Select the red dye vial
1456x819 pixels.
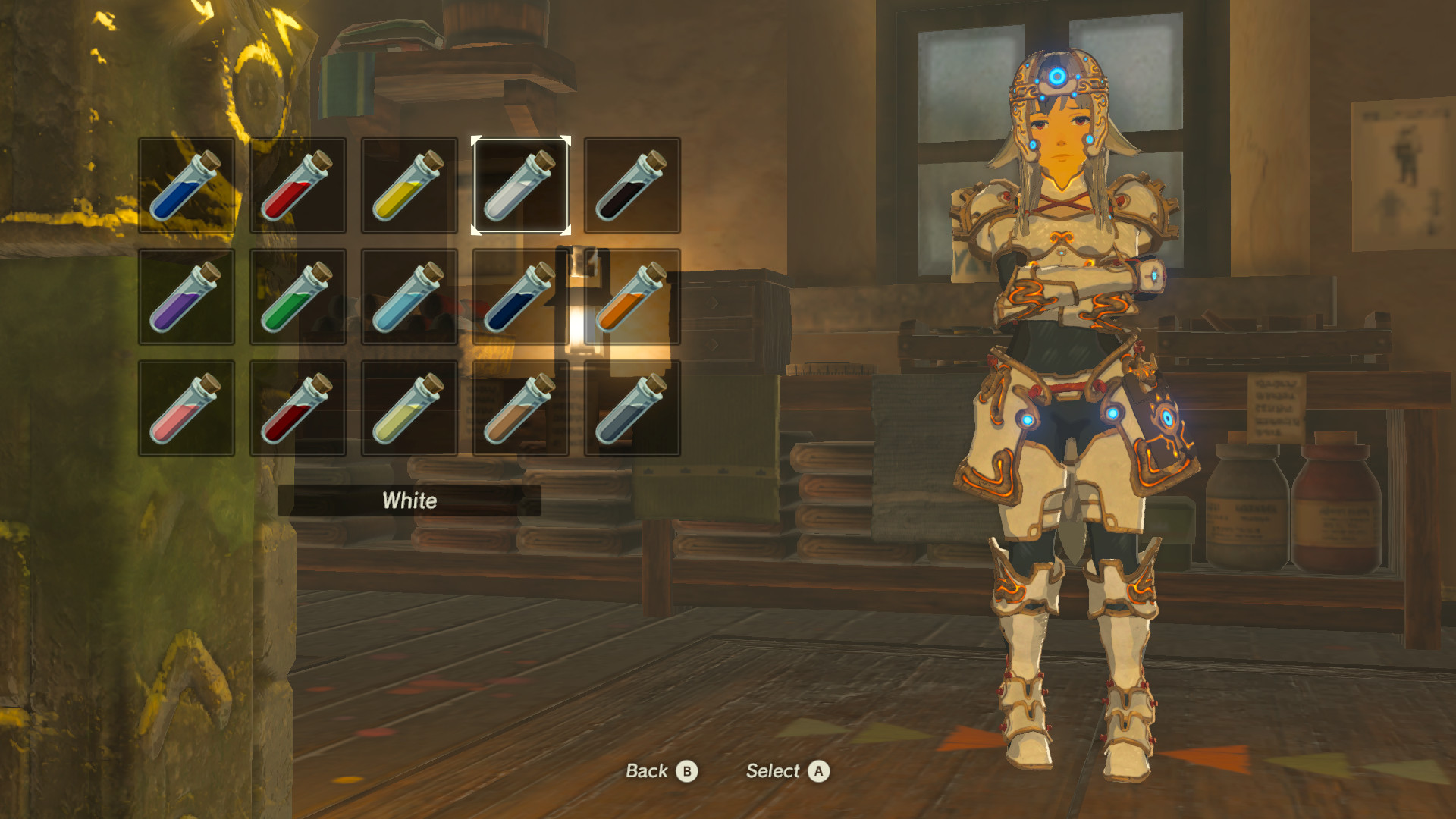297,187
